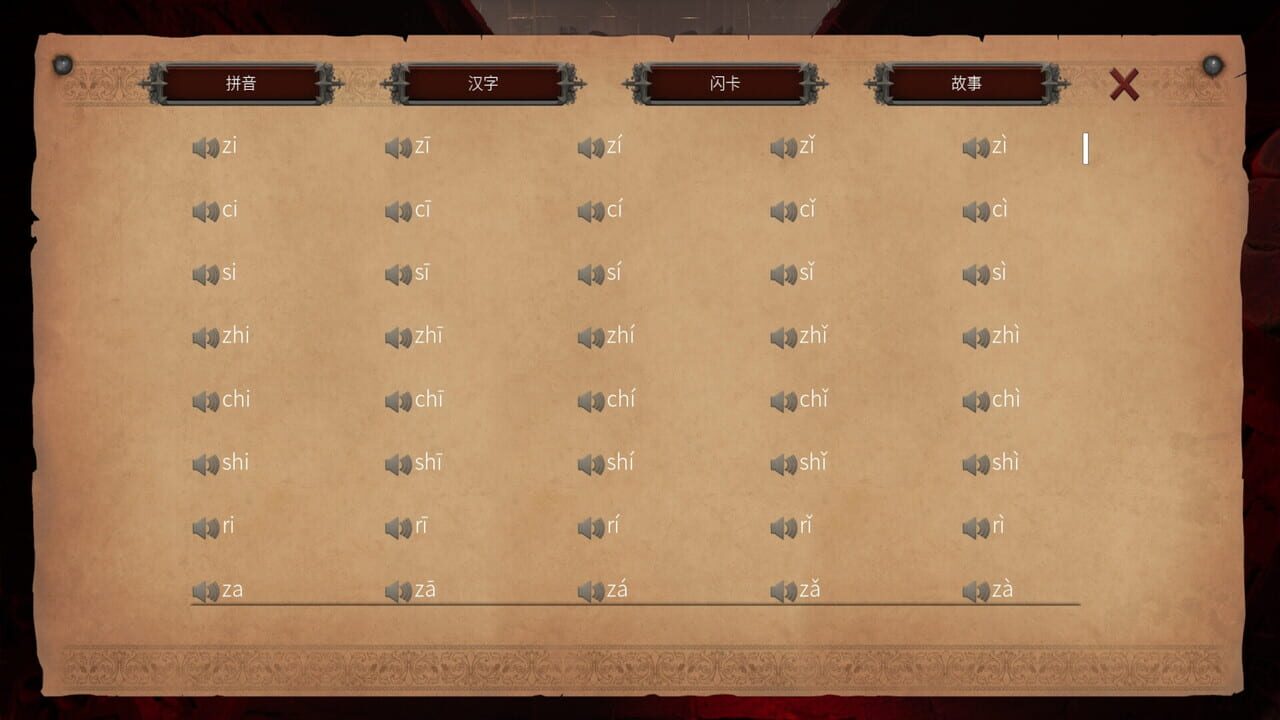Play the pronunciation of rì
Screen dimensions: 1280x720
(x=975, y=525)
